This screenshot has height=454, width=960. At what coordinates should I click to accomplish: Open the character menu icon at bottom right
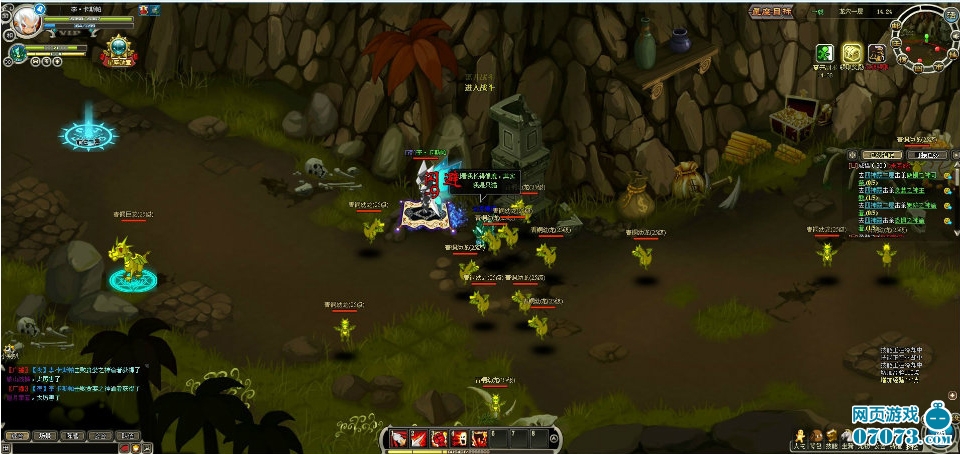[x=799, y=437]
